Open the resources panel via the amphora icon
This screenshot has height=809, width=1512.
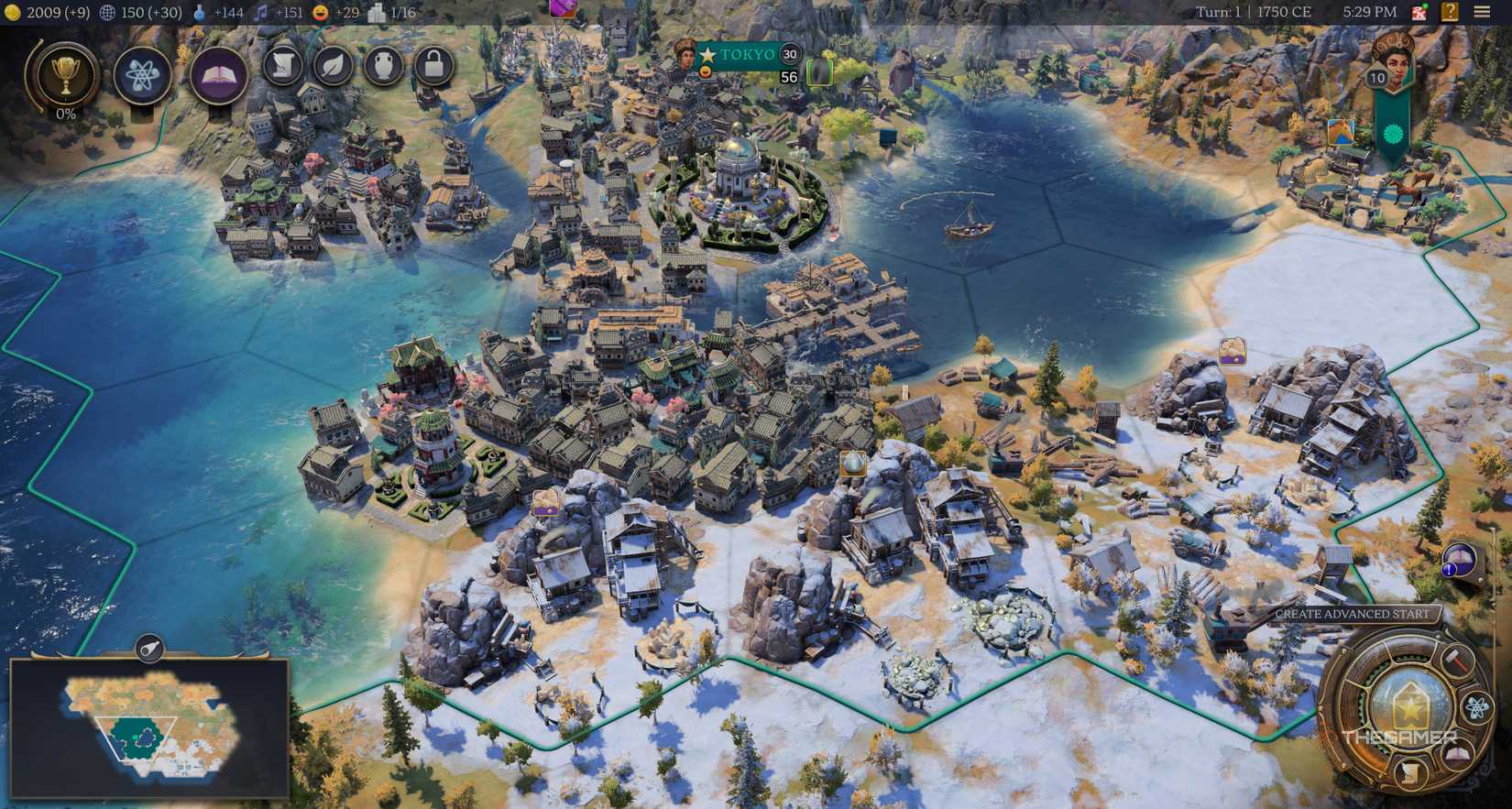[383, 67]
